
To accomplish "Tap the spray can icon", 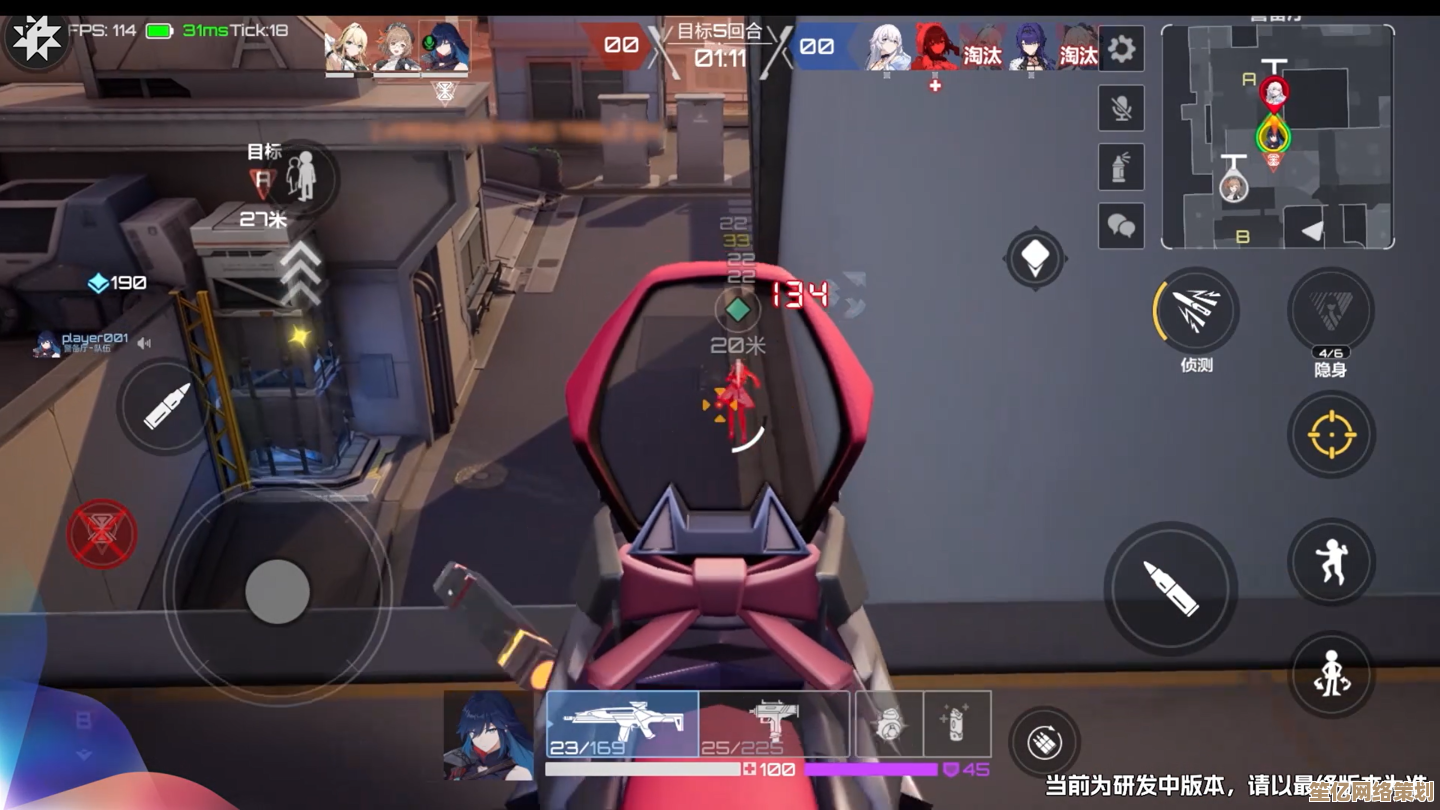I will [1121, 167].
